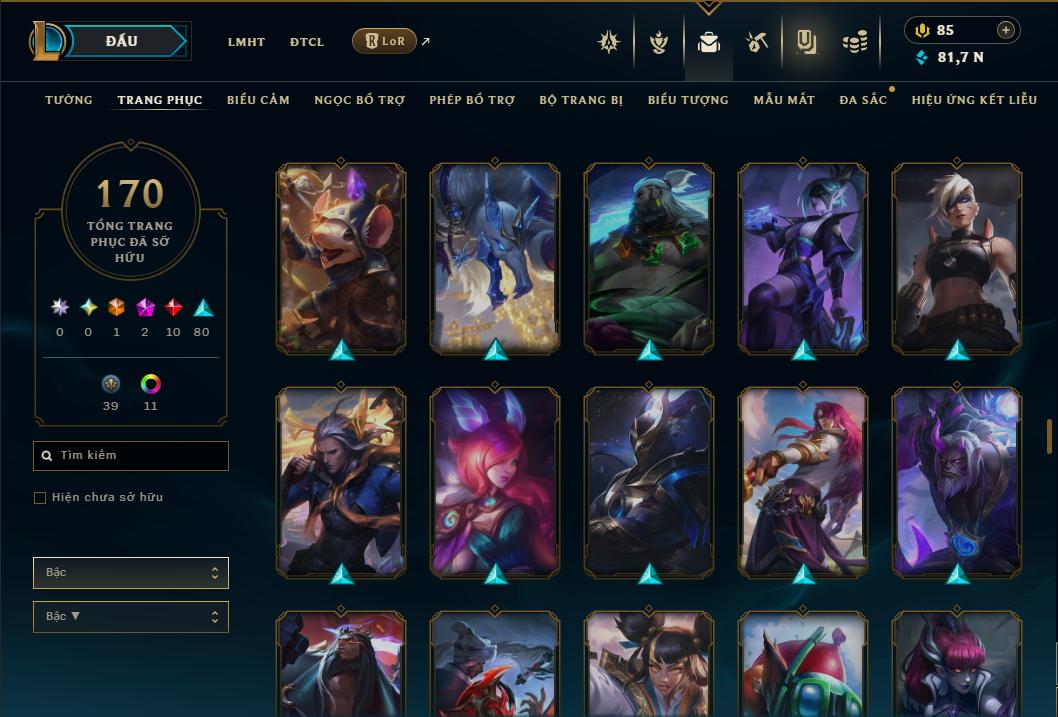Click the plus button beside the 85 currency

tap(1006, 30)
